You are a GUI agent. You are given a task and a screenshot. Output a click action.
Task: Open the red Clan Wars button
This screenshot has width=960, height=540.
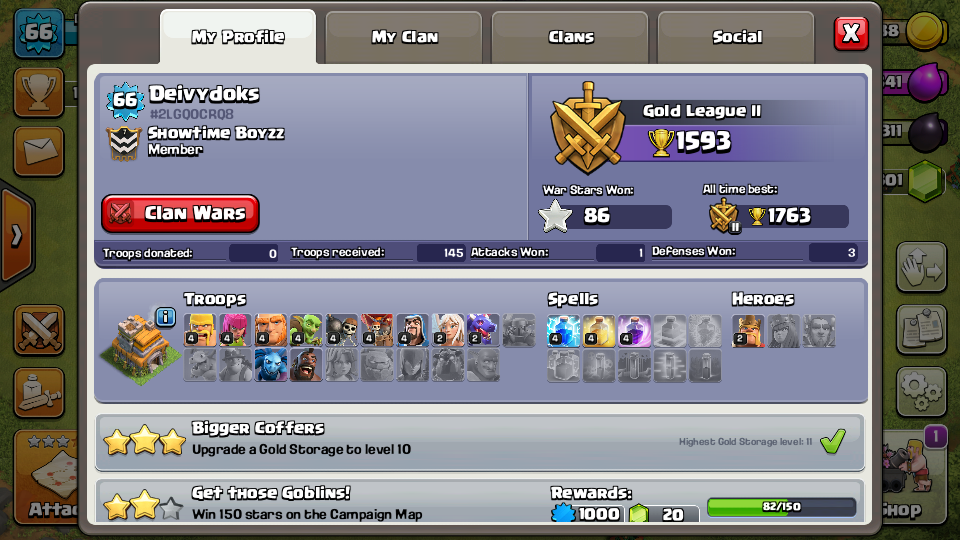tap(180, 213)
